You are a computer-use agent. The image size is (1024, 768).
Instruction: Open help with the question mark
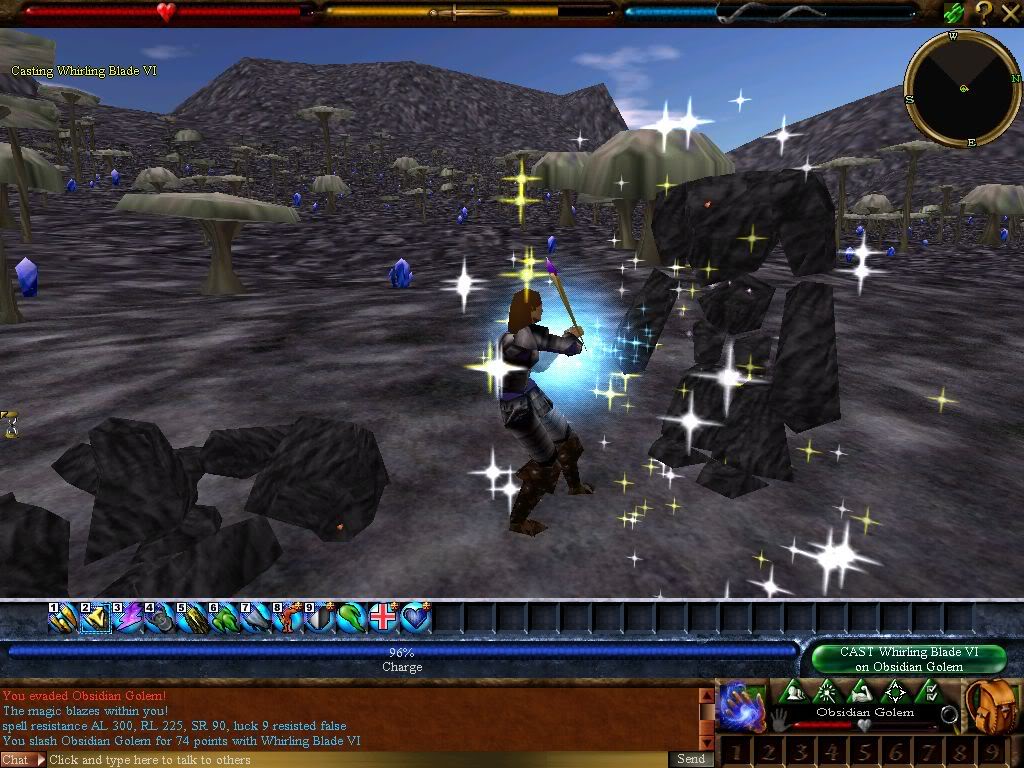pyautogui.click(x=983, y=12)
